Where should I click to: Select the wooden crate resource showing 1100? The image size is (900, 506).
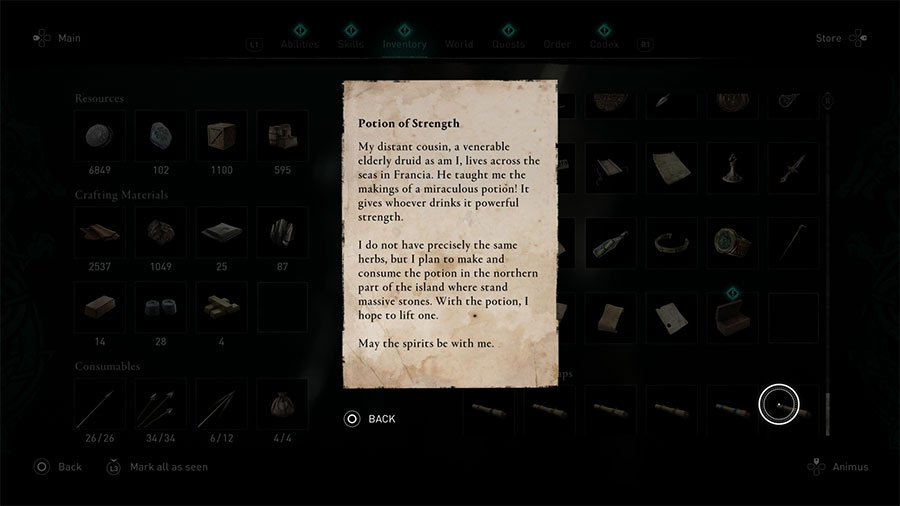pos(221,137)
